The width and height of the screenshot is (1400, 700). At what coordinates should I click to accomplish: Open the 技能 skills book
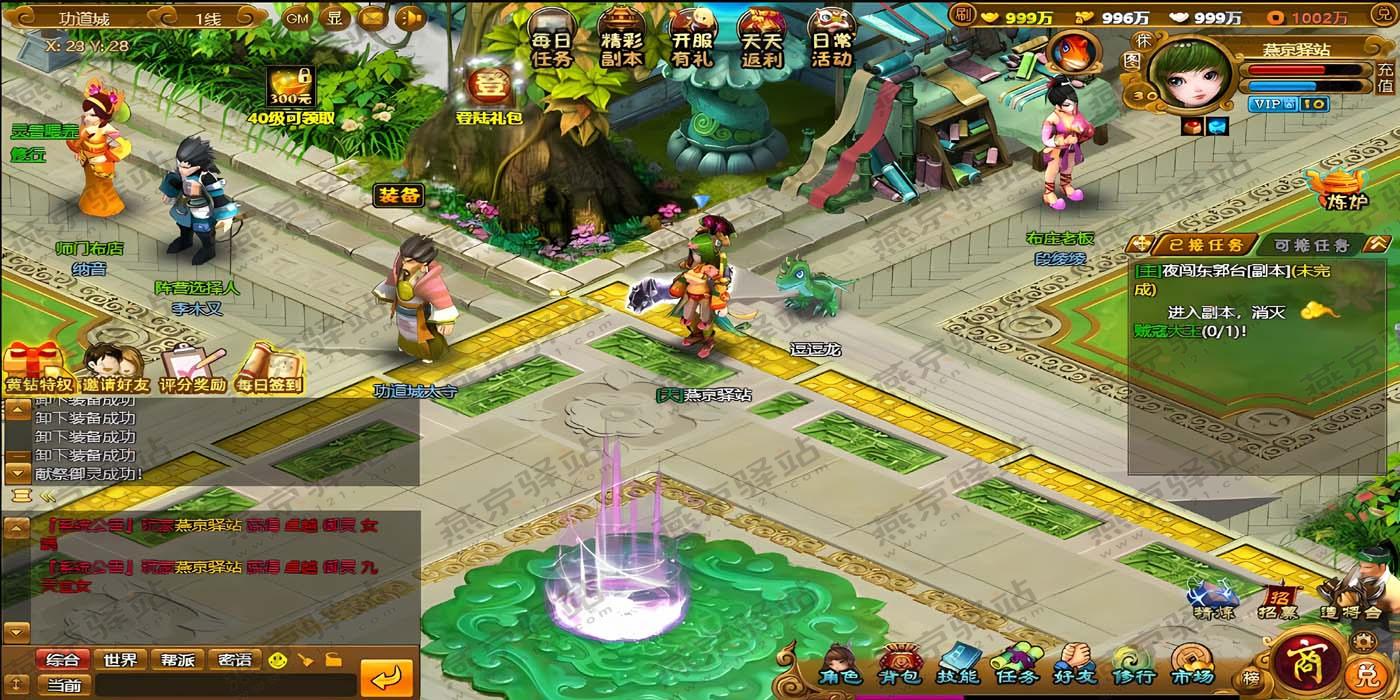coord(957,668)
